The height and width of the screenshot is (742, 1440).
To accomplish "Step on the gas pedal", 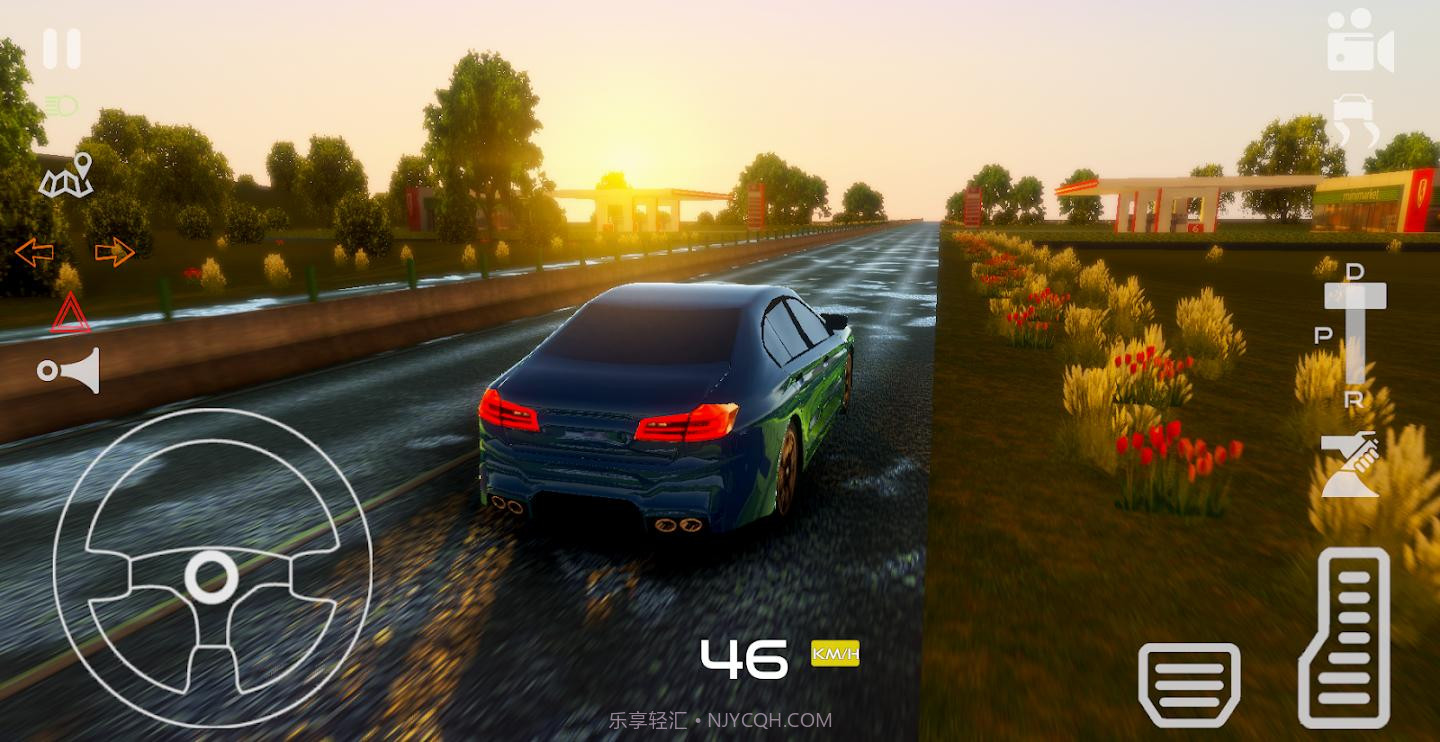I will click(1344, 637).
